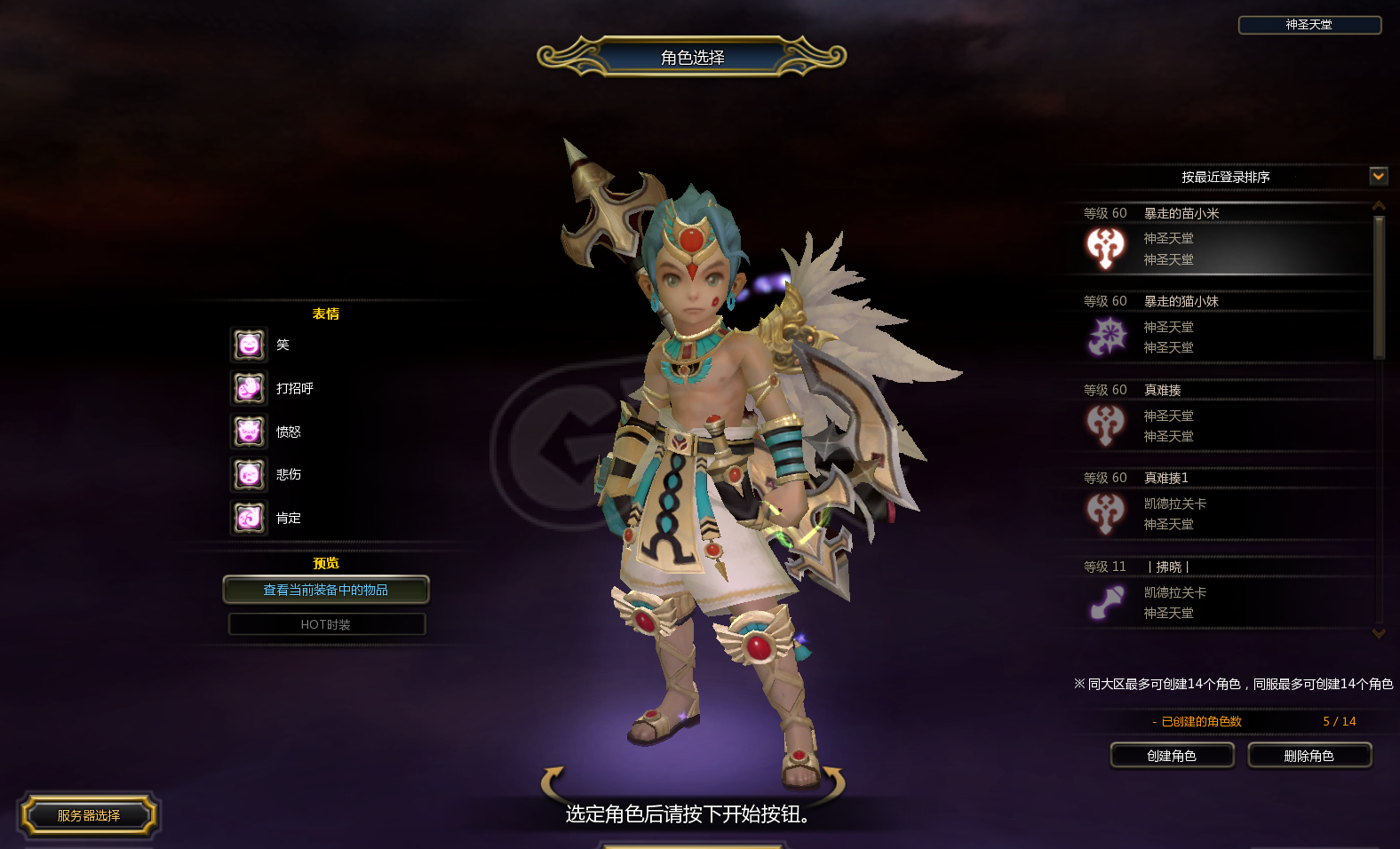Screen dimensions: 1400x849
Task: Play the 肯定 affirm expression
Action: pos(250,518)
